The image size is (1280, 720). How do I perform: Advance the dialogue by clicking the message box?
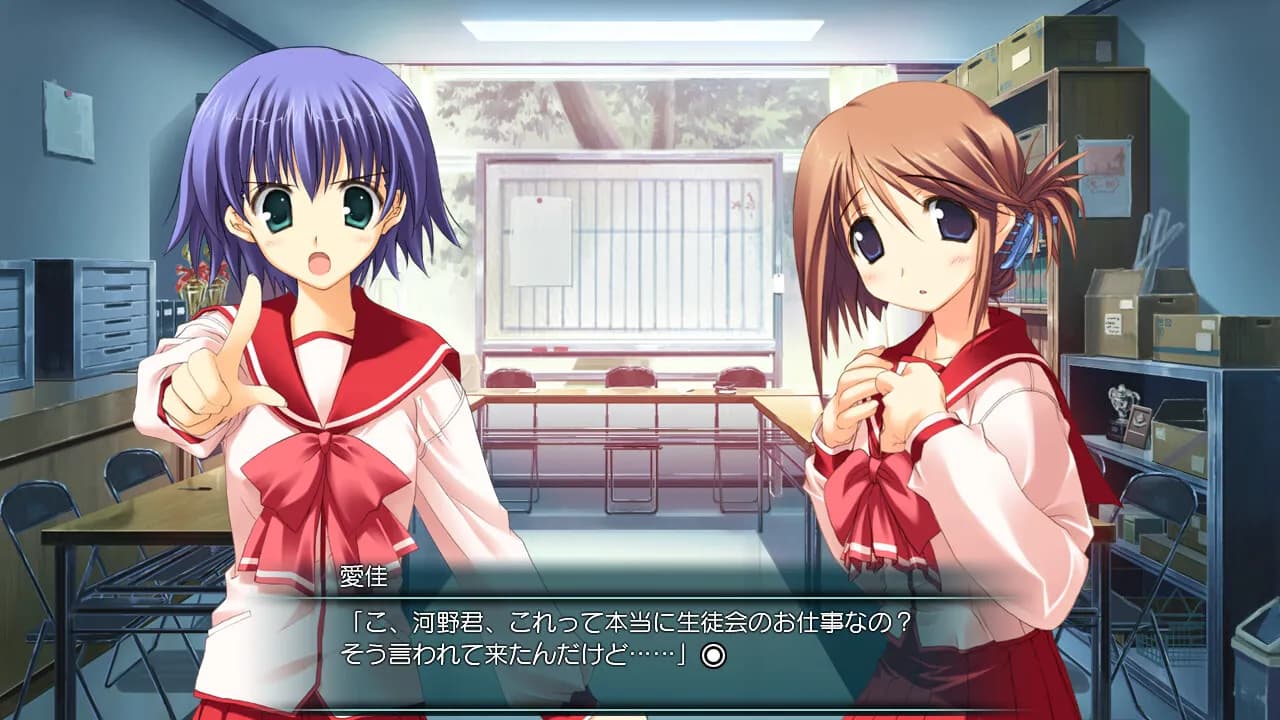[x=640, y=640]
